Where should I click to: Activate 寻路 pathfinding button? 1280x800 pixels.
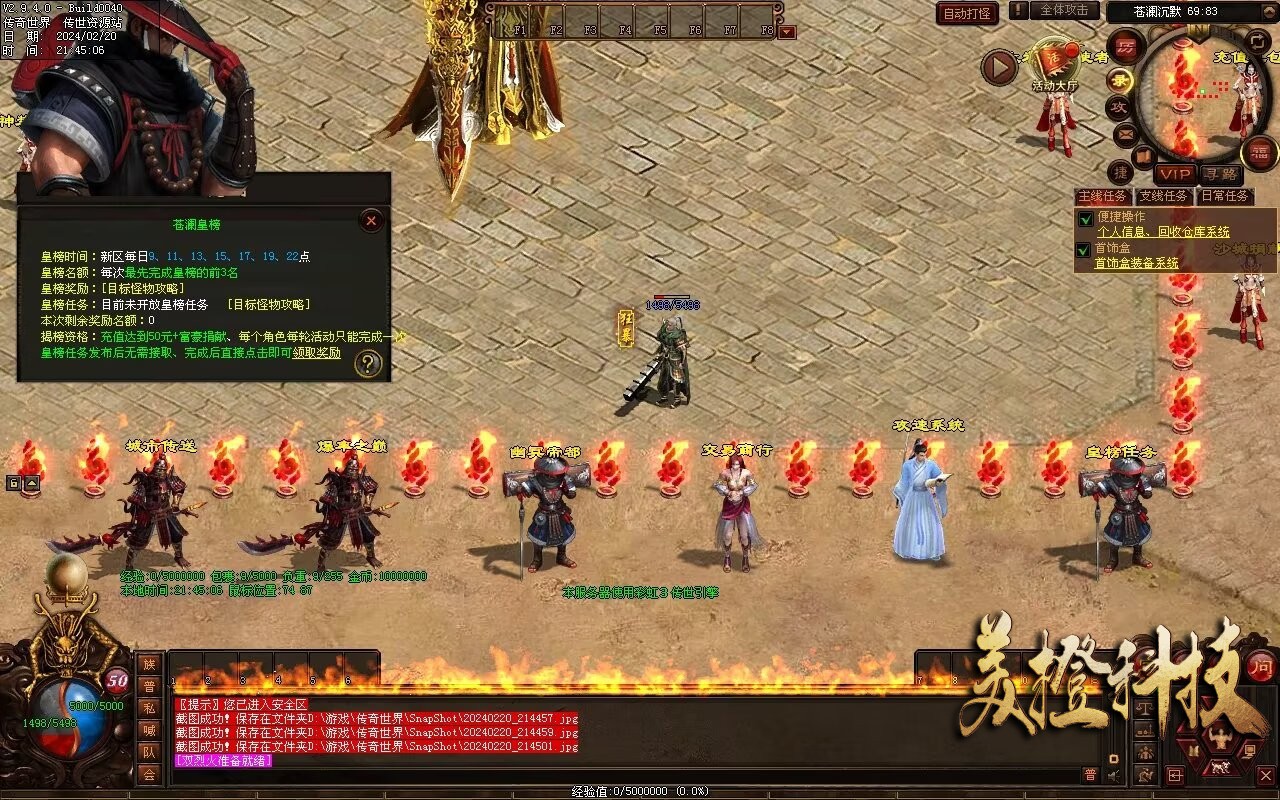click(x=1219, y=174)
